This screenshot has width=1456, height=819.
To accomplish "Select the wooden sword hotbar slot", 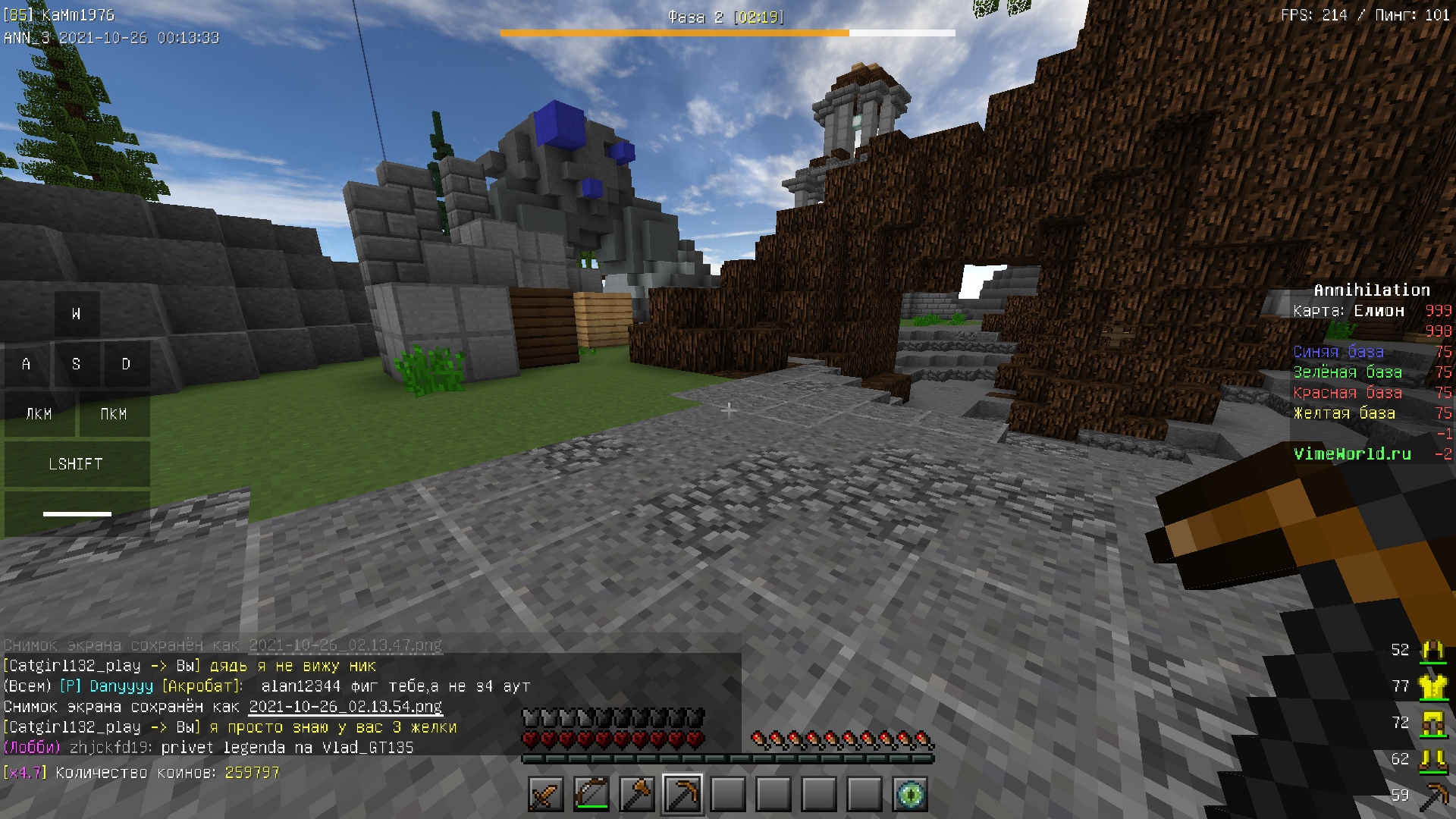I will 546,795.
